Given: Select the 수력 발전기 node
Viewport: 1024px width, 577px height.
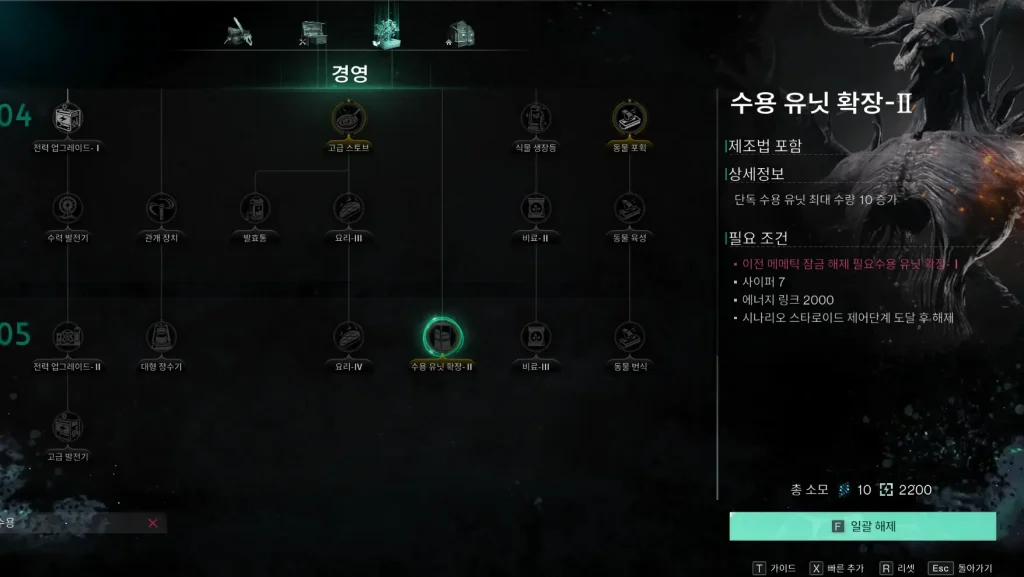Looking at the screenshot, I should [67, 208].
